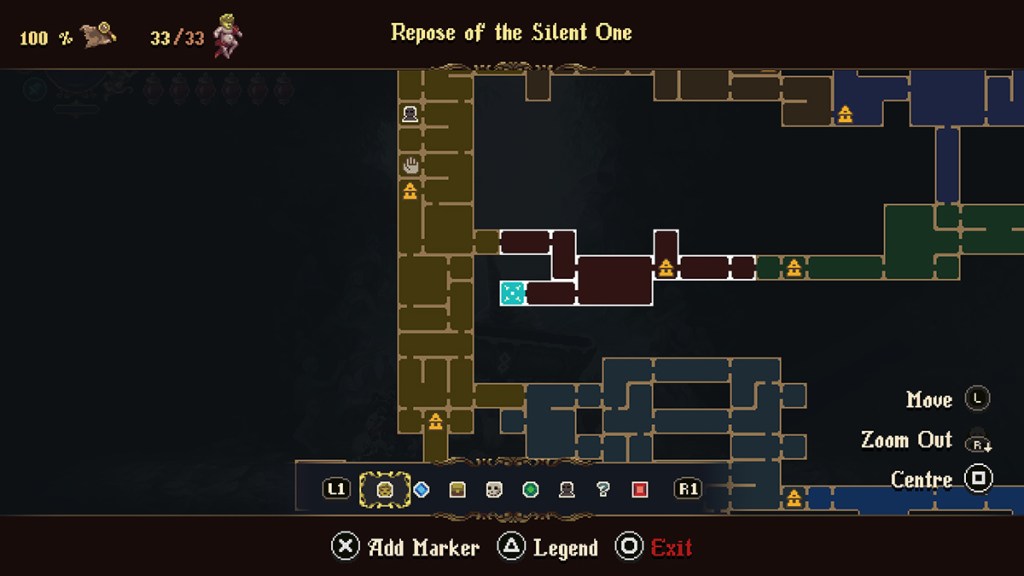
Task: Click the cyan highlighted room on map
Action: pyautogui.click(x=512, y=293)
